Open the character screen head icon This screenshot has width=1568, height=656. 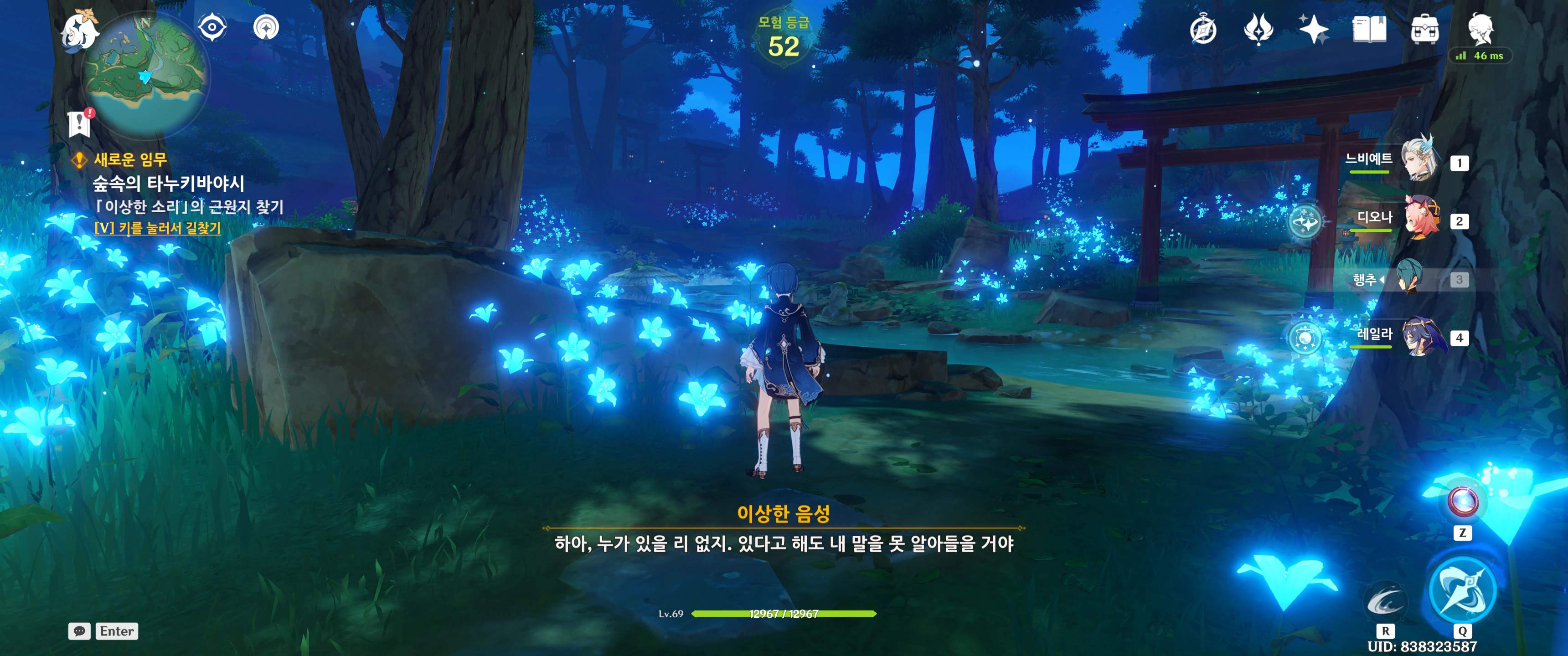point(1480,28)
